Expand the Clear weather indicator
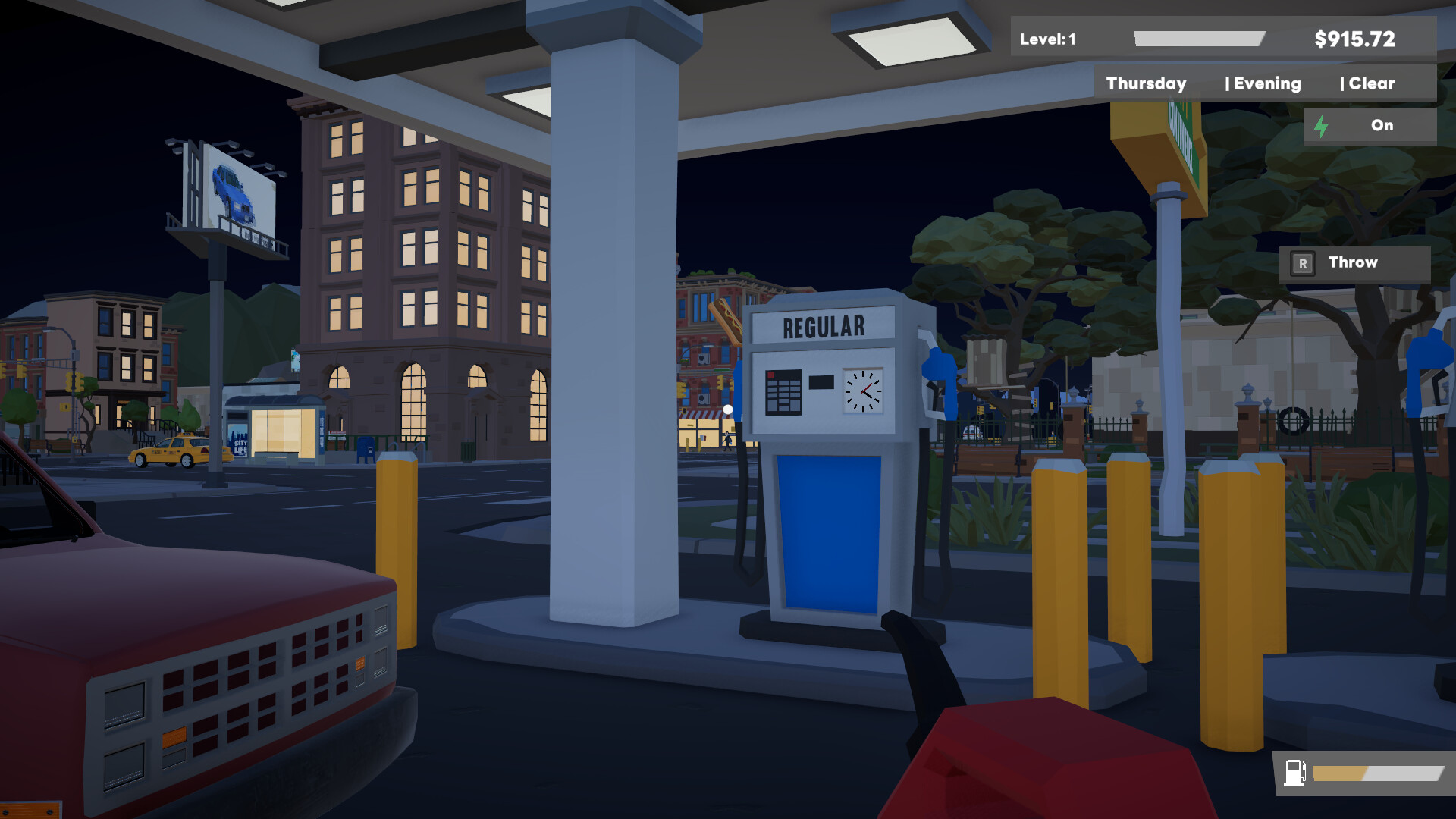This screenshot has width=1456, height=819. coord(1374,83)
